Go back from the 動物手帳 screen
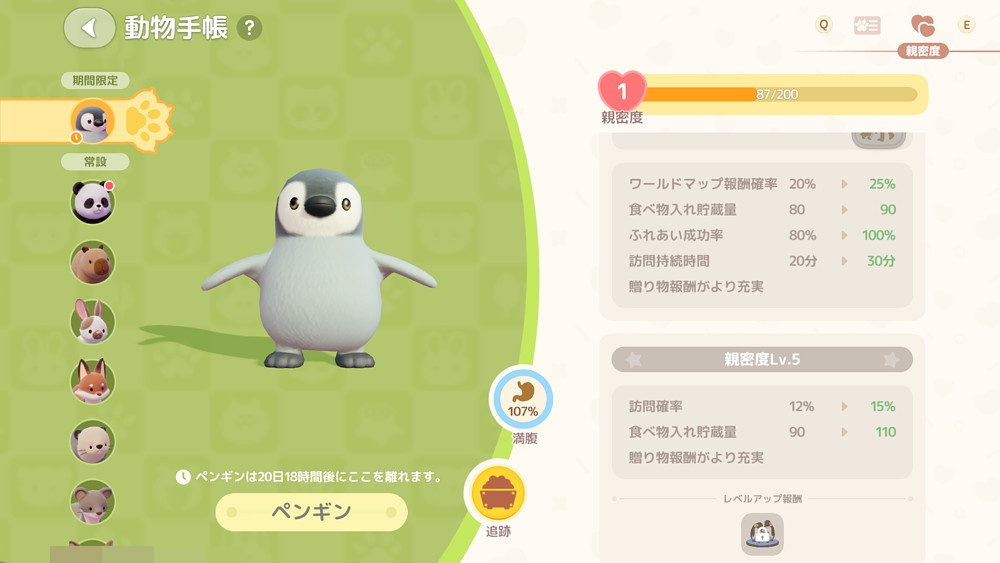Image resolution: width=1000 pixels, height=563 pixels. click(x=89, y=28)
